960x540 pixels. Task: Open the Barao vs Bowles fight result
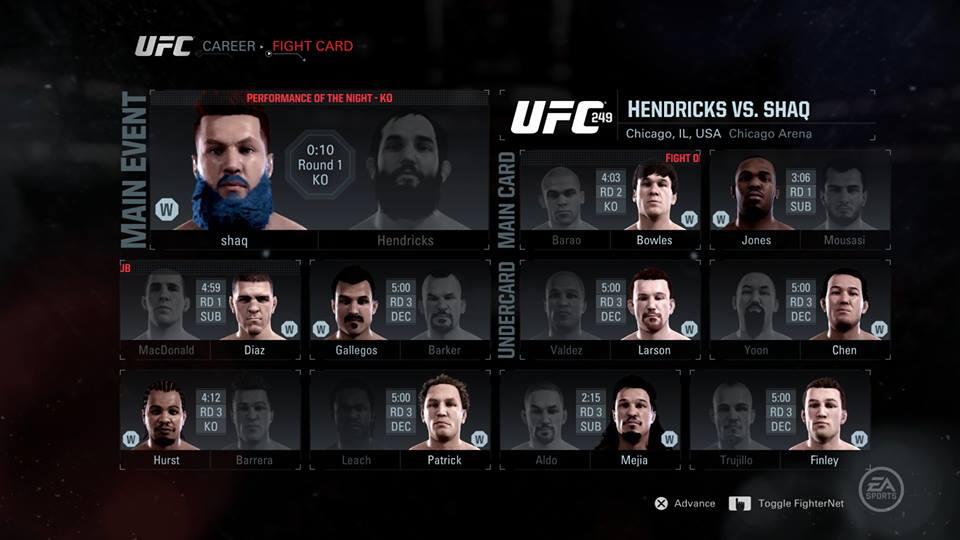click(x=610, y=200)
